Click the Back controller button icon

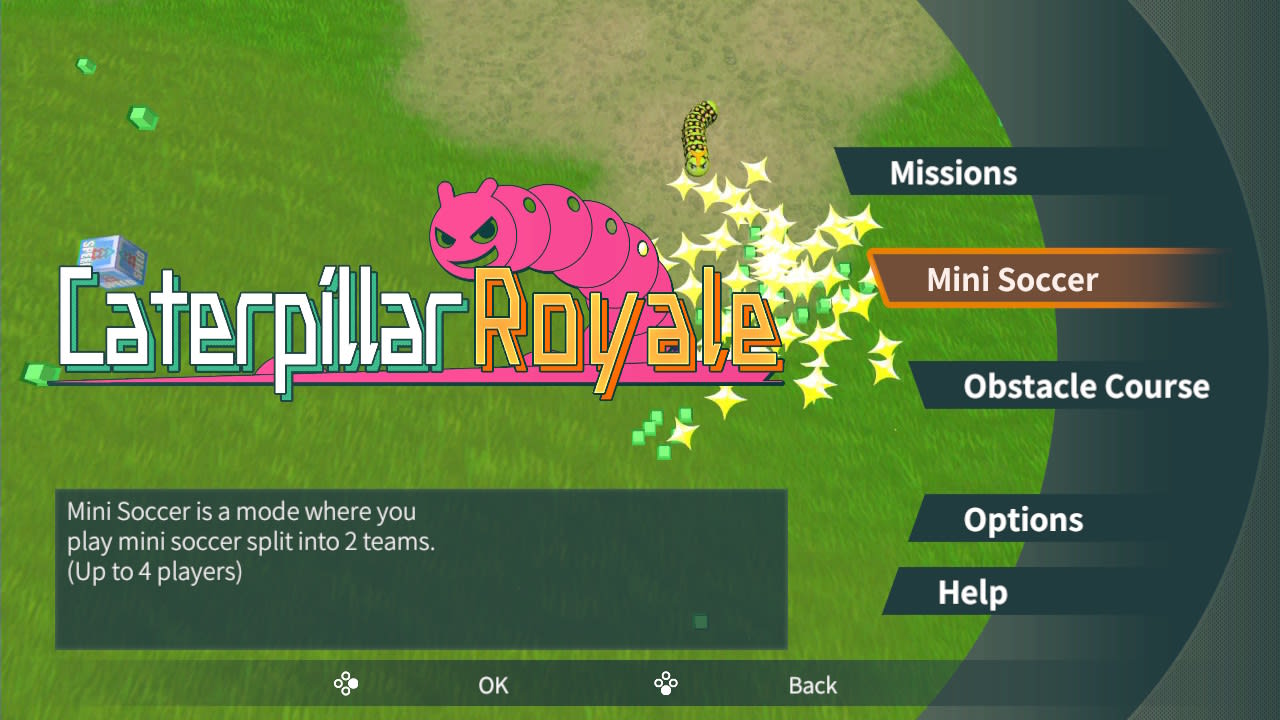[665, 684]
